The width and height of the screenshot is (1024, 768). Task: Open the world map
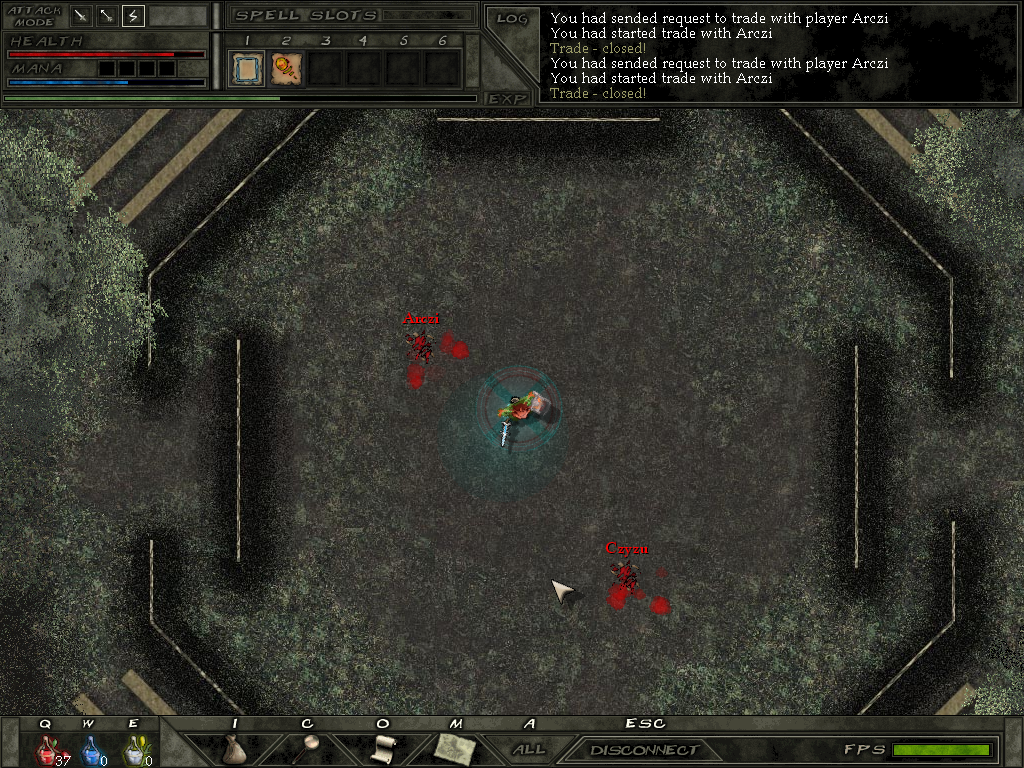[455, 749]
